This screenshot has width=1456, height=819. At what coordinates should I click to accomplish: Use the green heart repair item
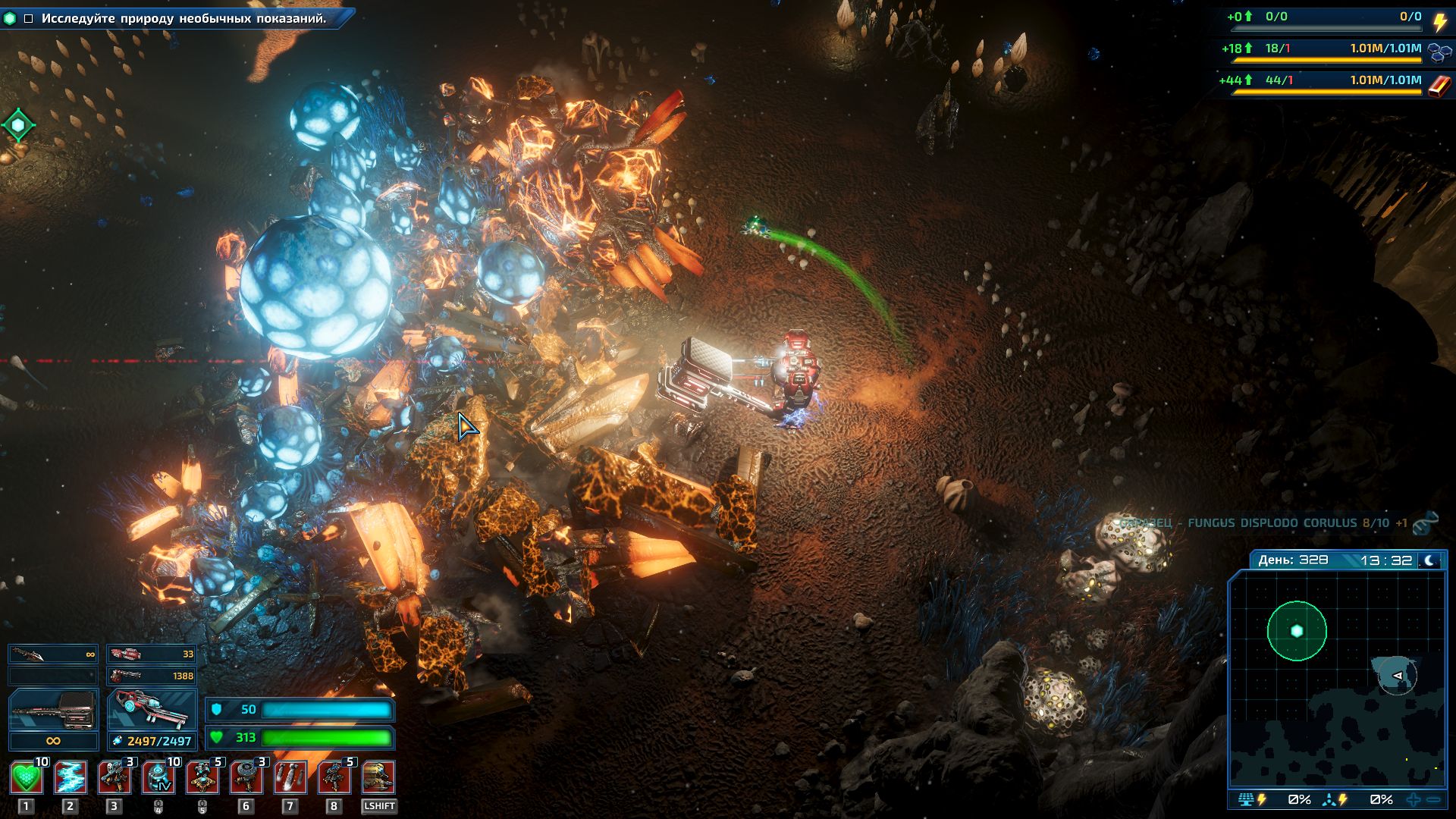(x=27, y=778)
